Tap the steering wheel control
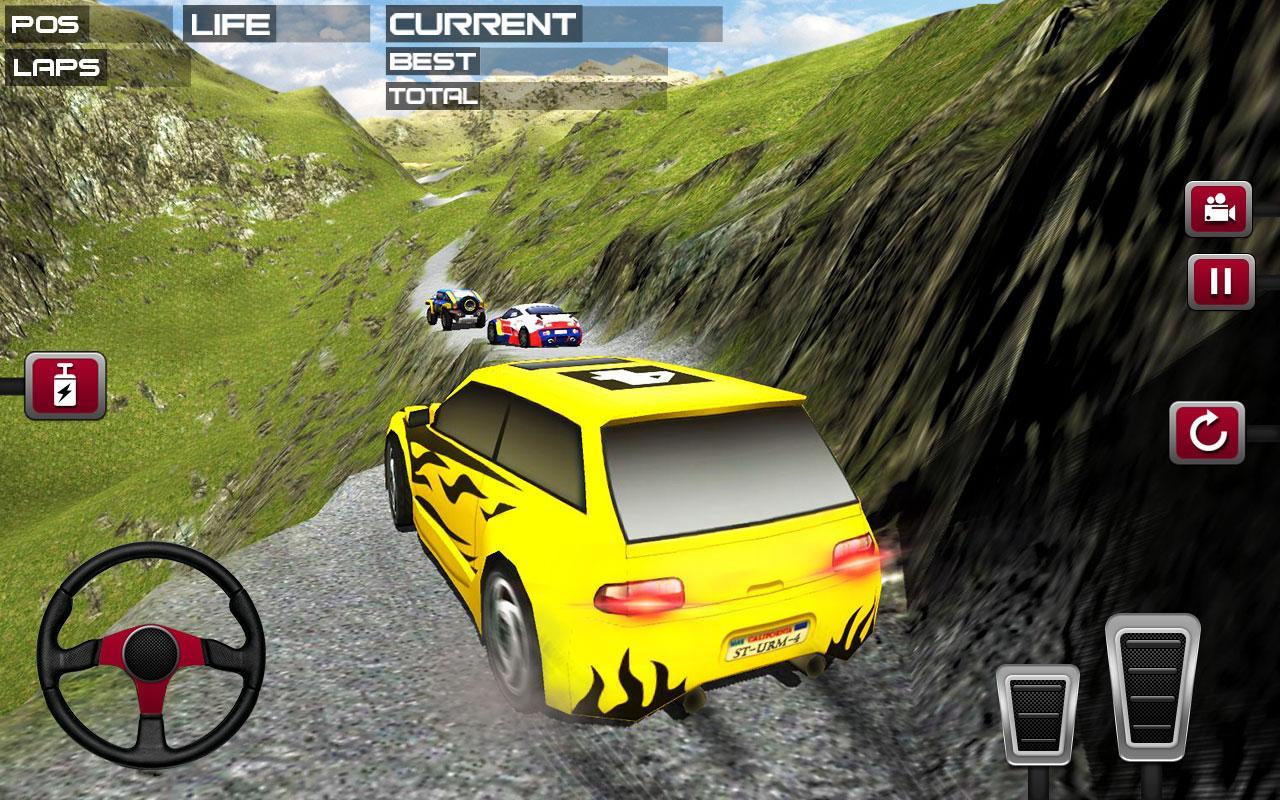The image size is (1280, 800). click(x=151, y=655)
